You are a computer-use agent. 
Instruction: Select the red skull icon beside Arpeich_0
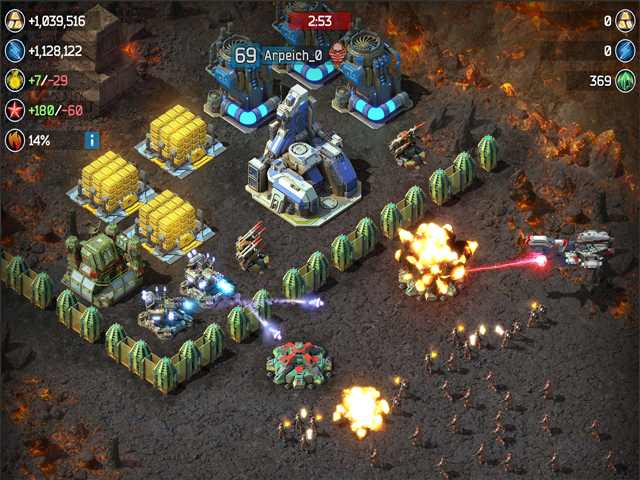click(336, 56)
